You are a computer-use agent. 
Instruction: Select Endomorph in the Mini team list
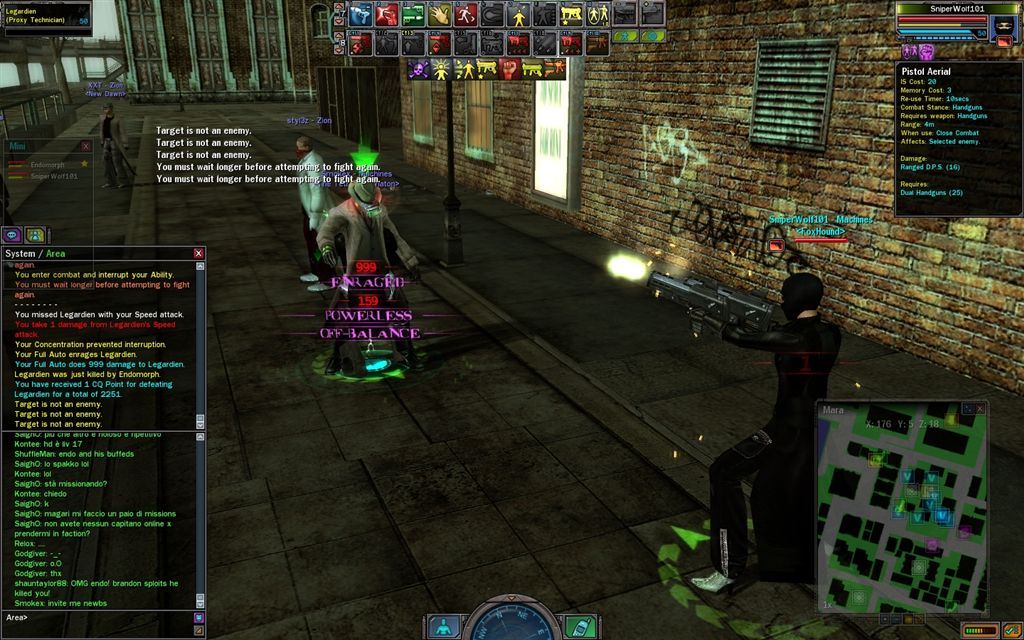click(x=47, y=165)
